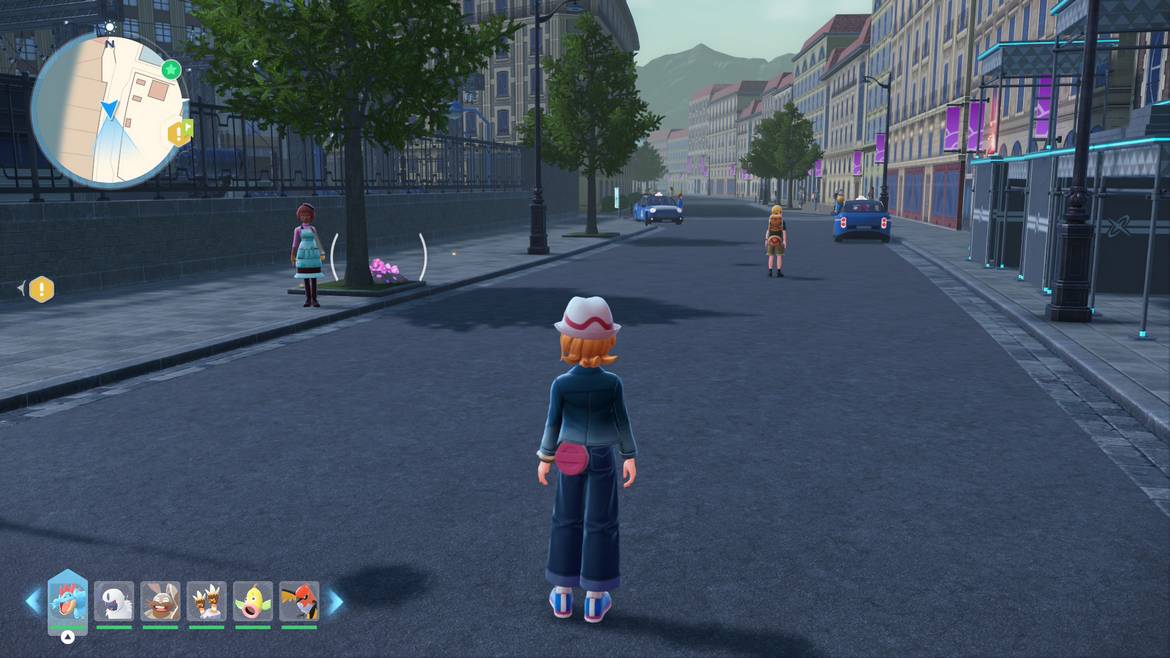Image resolution: width=1170 pixels, height=658 pixels.
Task: Select the Diggersby party slot
Action: 160,602
